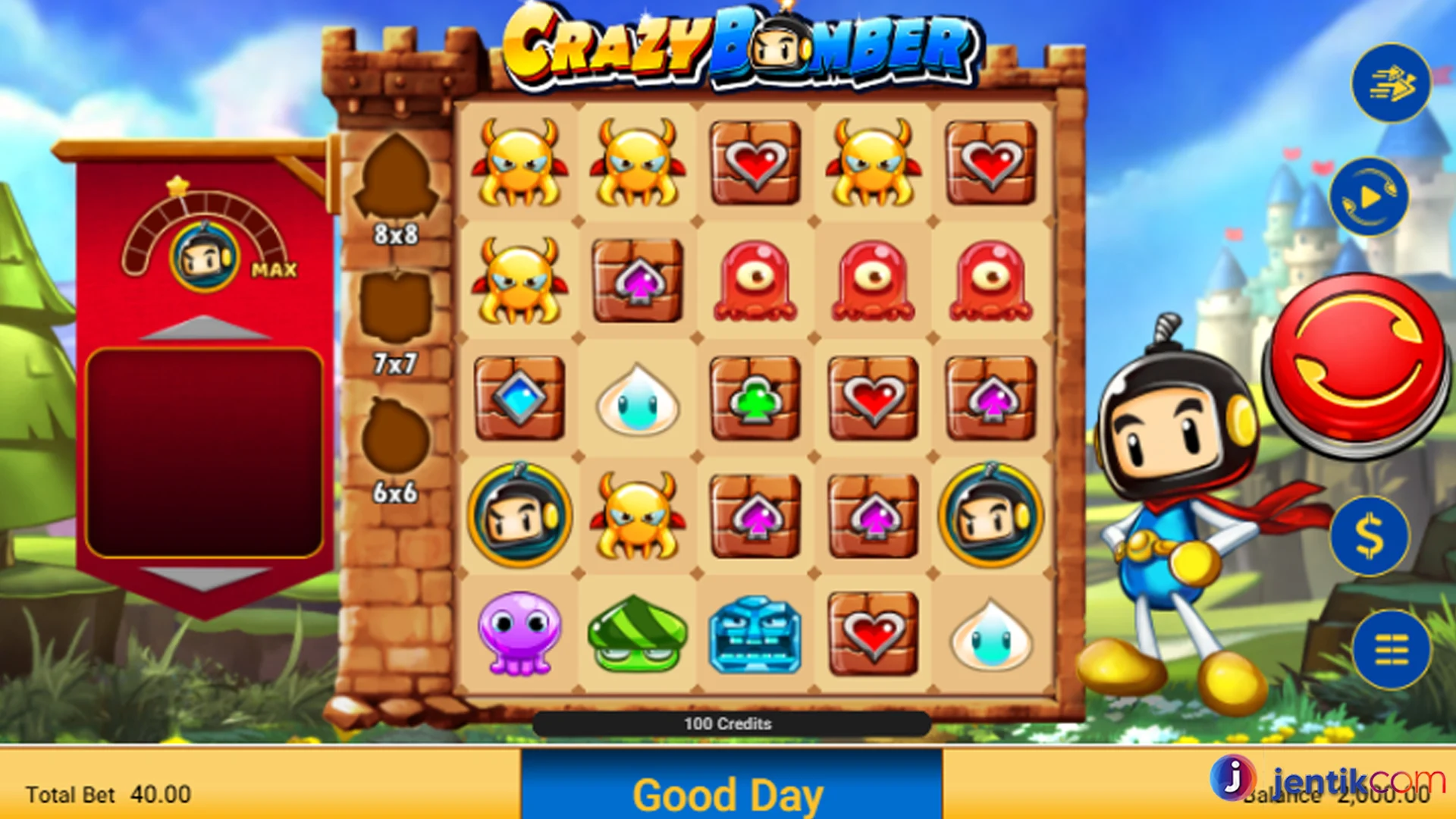Select the red heart brick symbol

(x=755, y=162)
